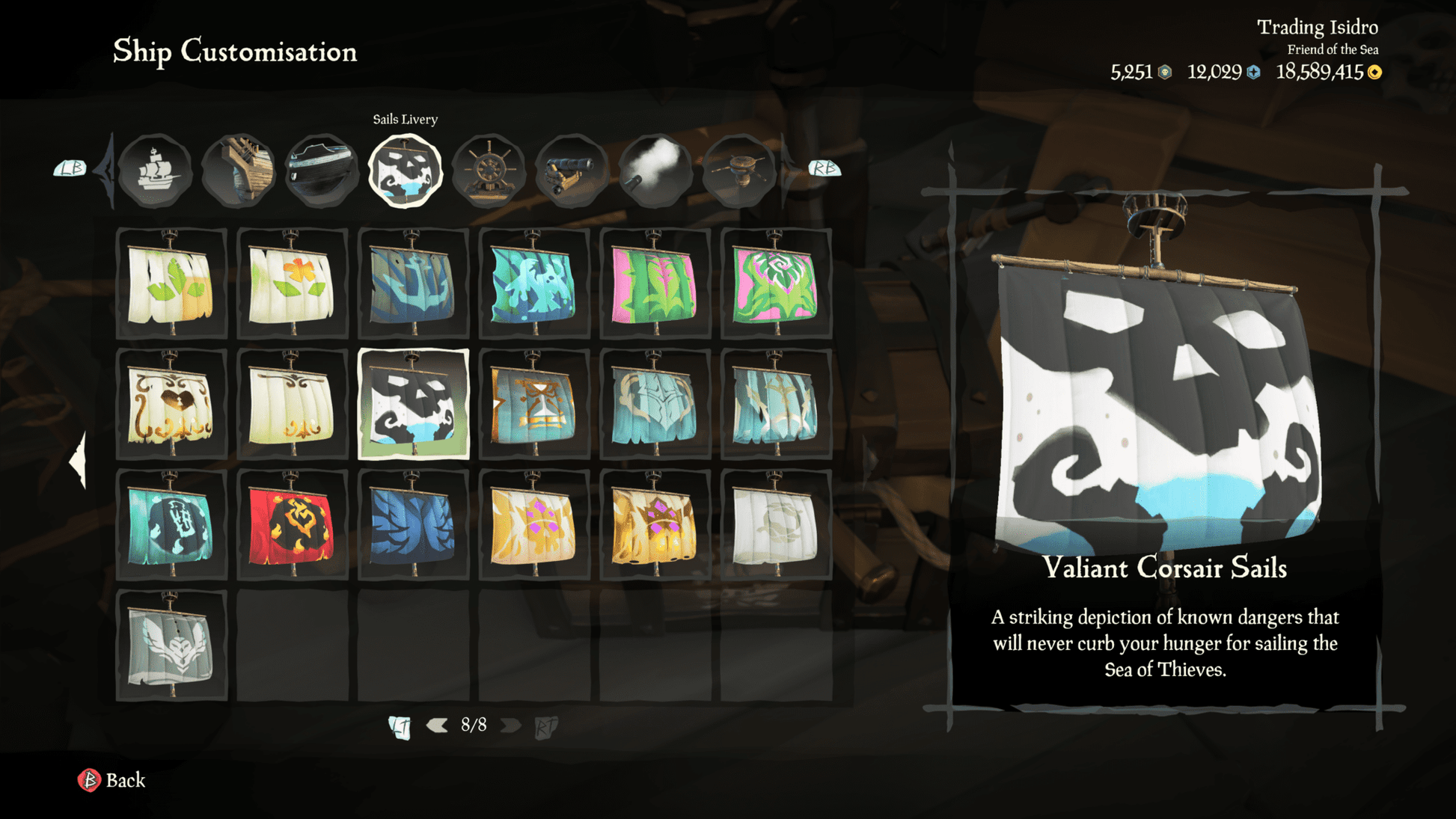Viewport: 1456px width, 819px height.
Task: Select the white sail with orange flower
Action: [x=293, y=284]
